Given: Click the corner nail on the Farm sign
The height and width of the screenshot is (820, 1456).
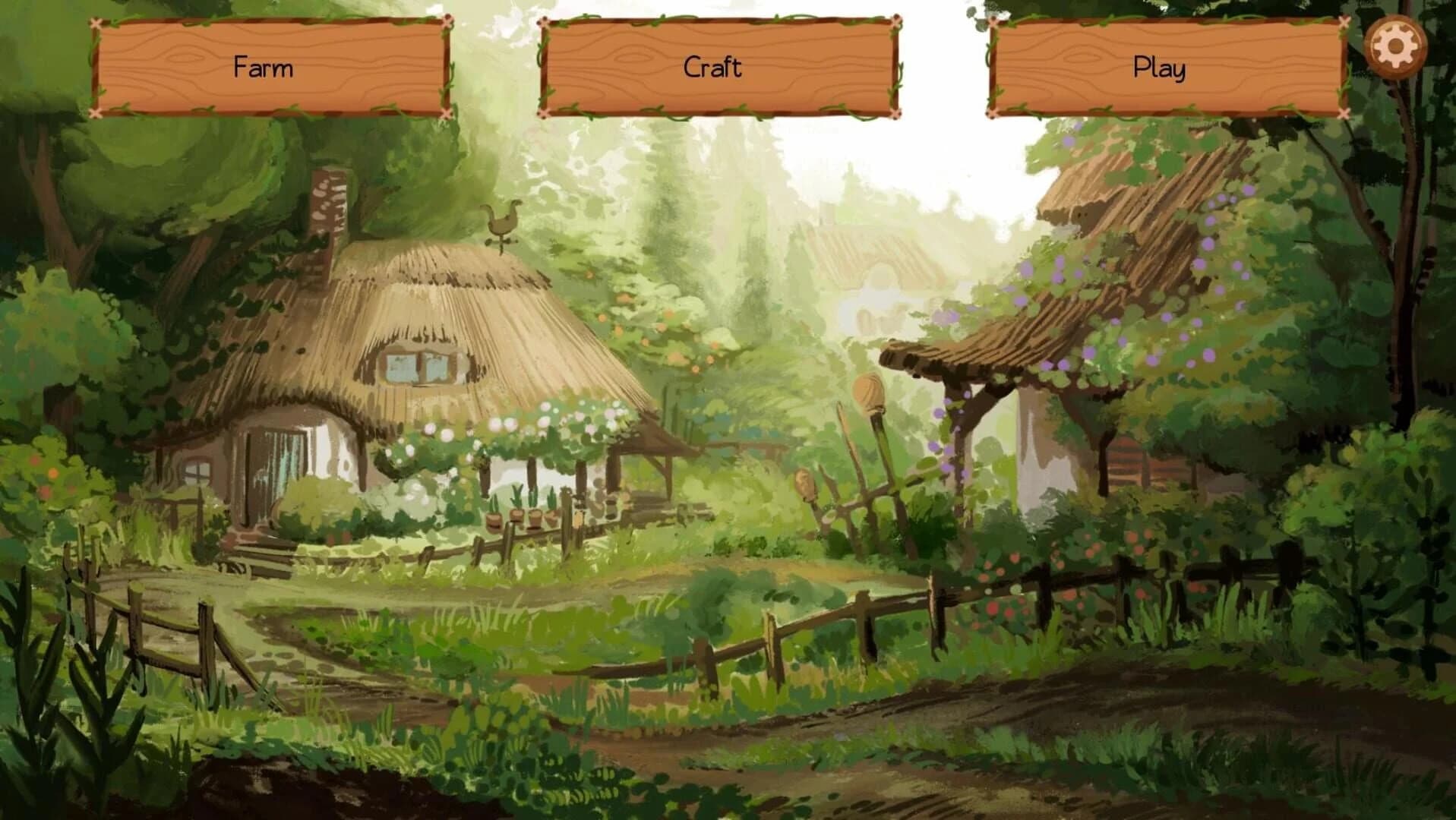Looking at the screenshot, I should coord(93,24).
